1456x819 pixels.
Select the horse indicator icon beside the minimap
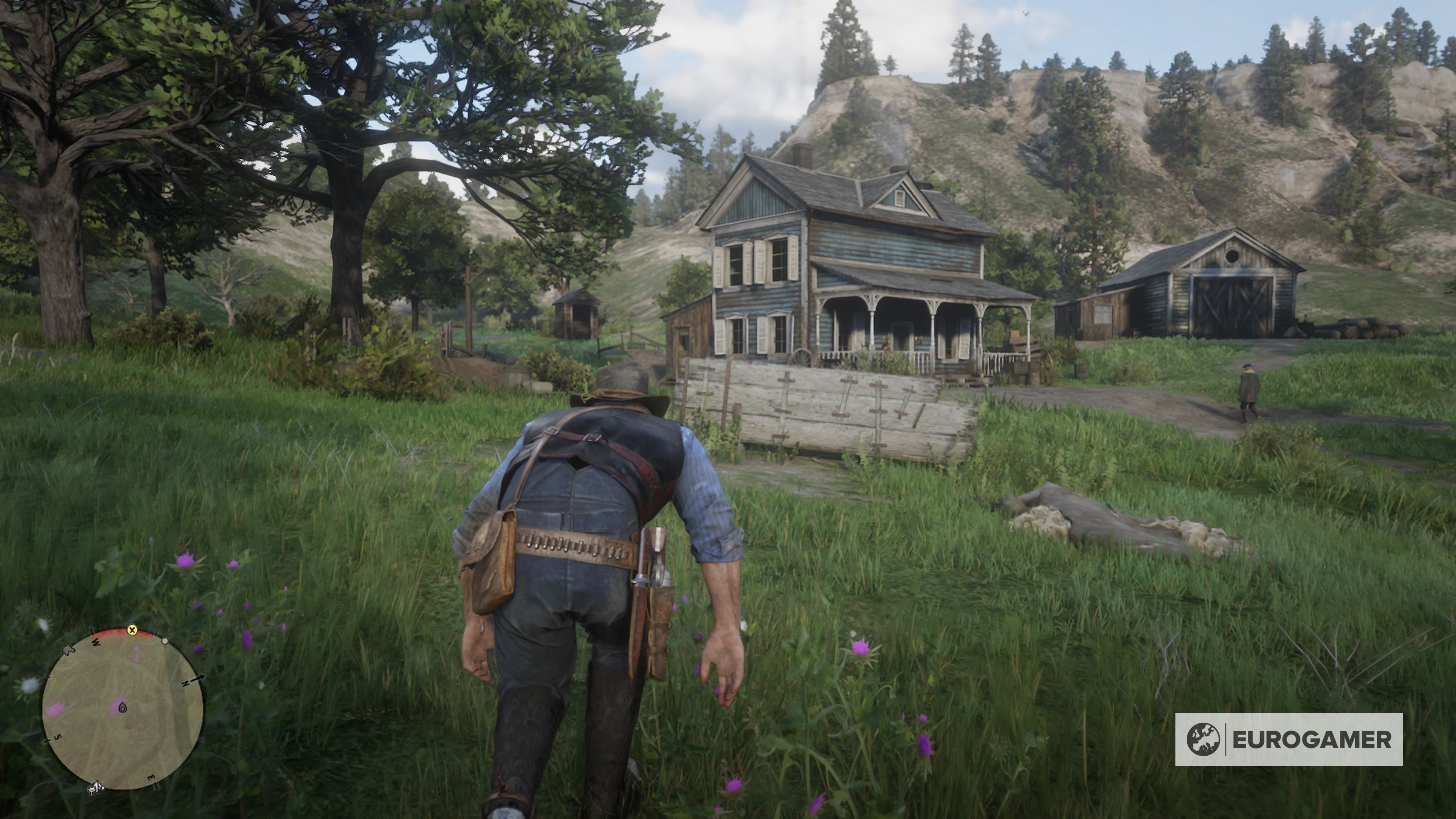tap(69, 650)
